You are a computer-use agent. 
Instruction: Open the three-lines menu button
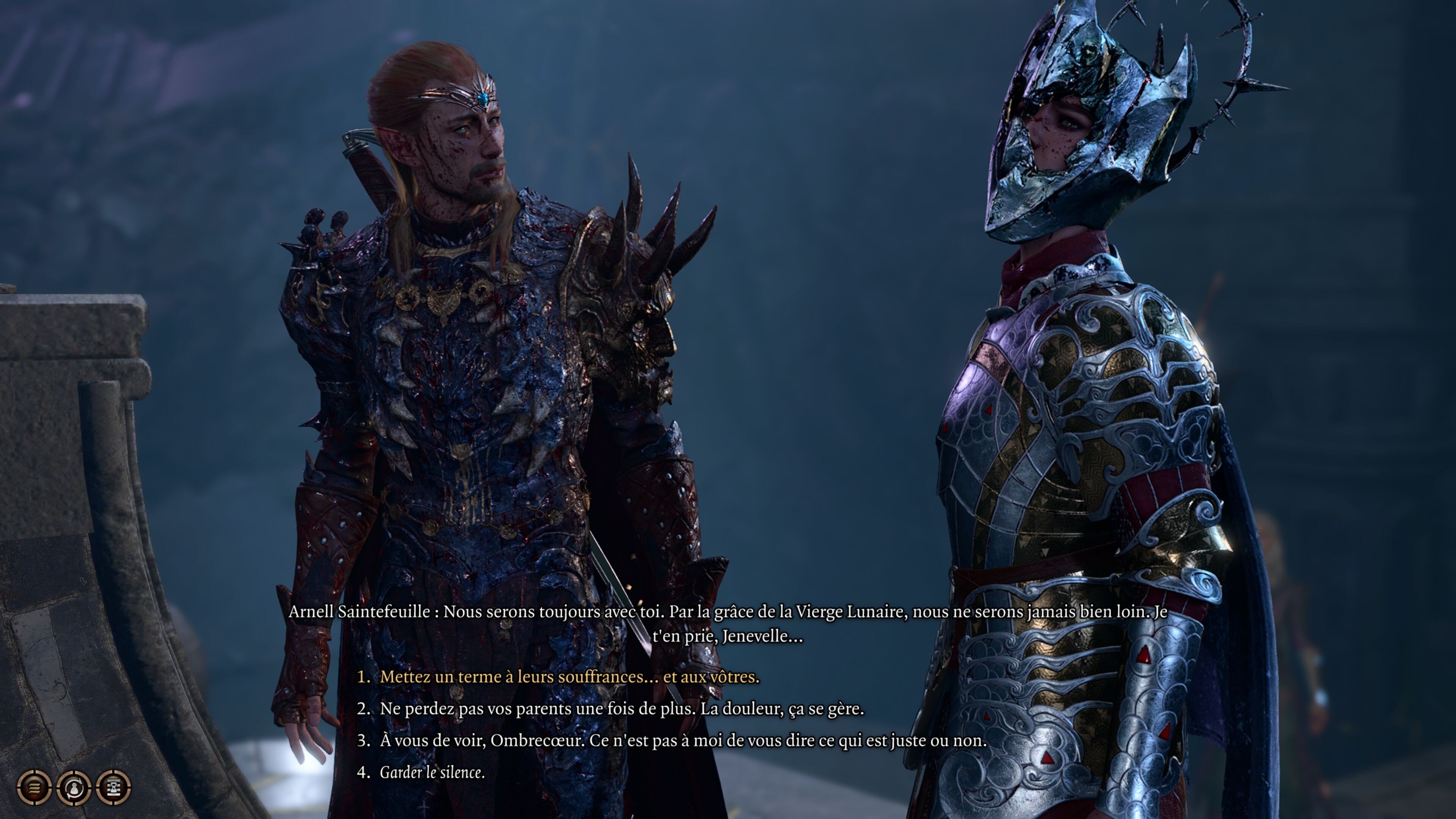pyautogui.click(x=35, y=787)
